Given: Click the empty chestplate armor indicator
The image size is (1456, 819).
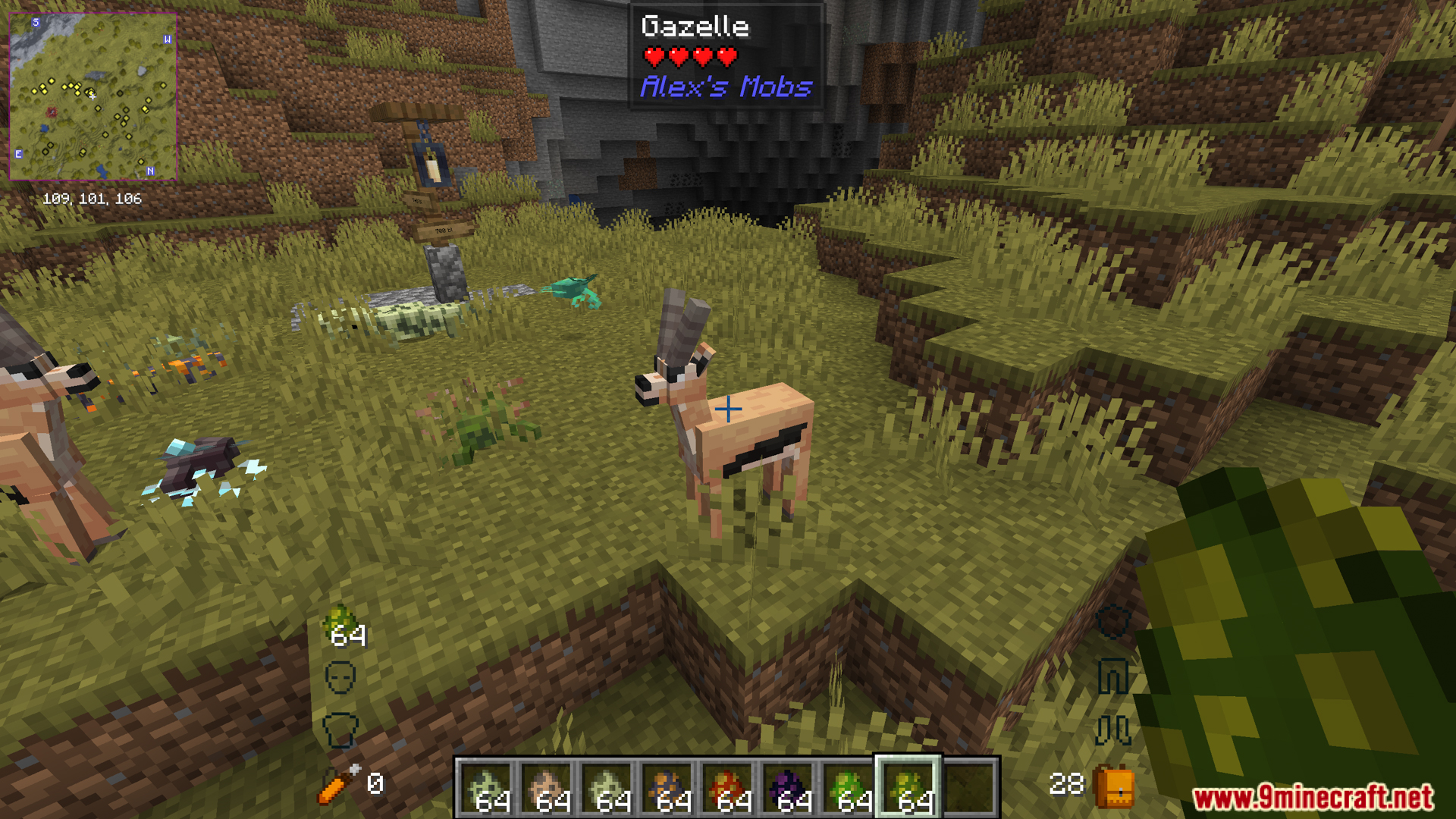Looking at the screenshot, I should (340, 730).
